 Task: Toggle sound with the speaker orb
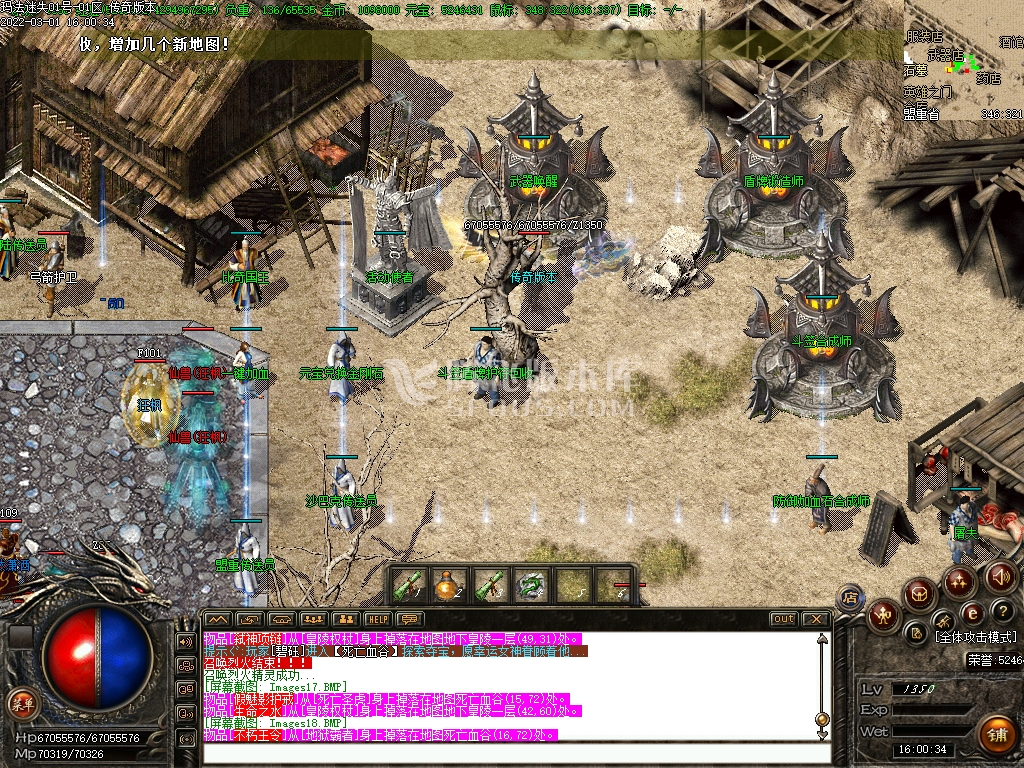[x=1002, y=576]
